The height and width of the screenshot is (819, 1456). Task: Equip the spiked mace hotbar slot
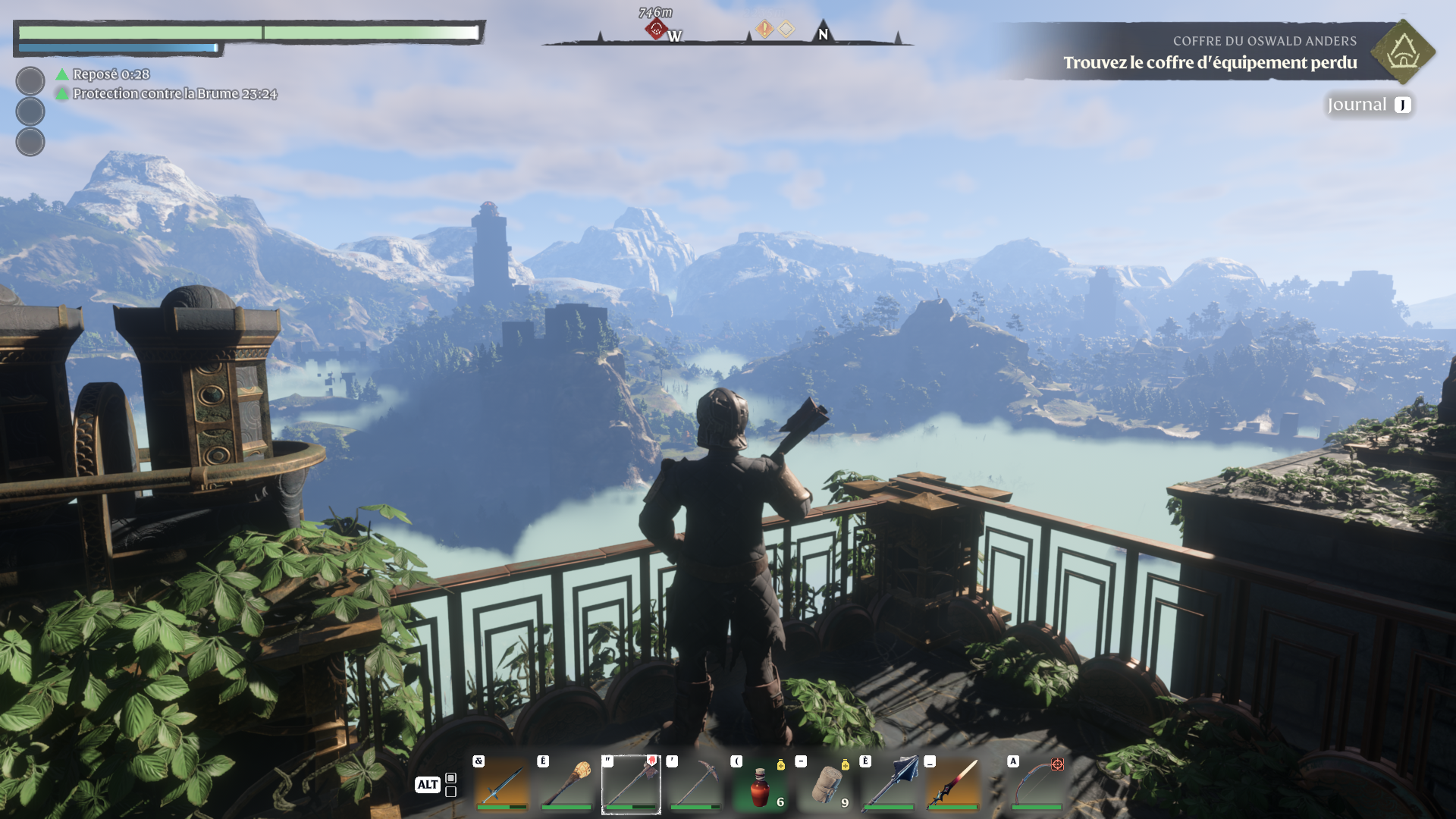(x=890, y=783)
